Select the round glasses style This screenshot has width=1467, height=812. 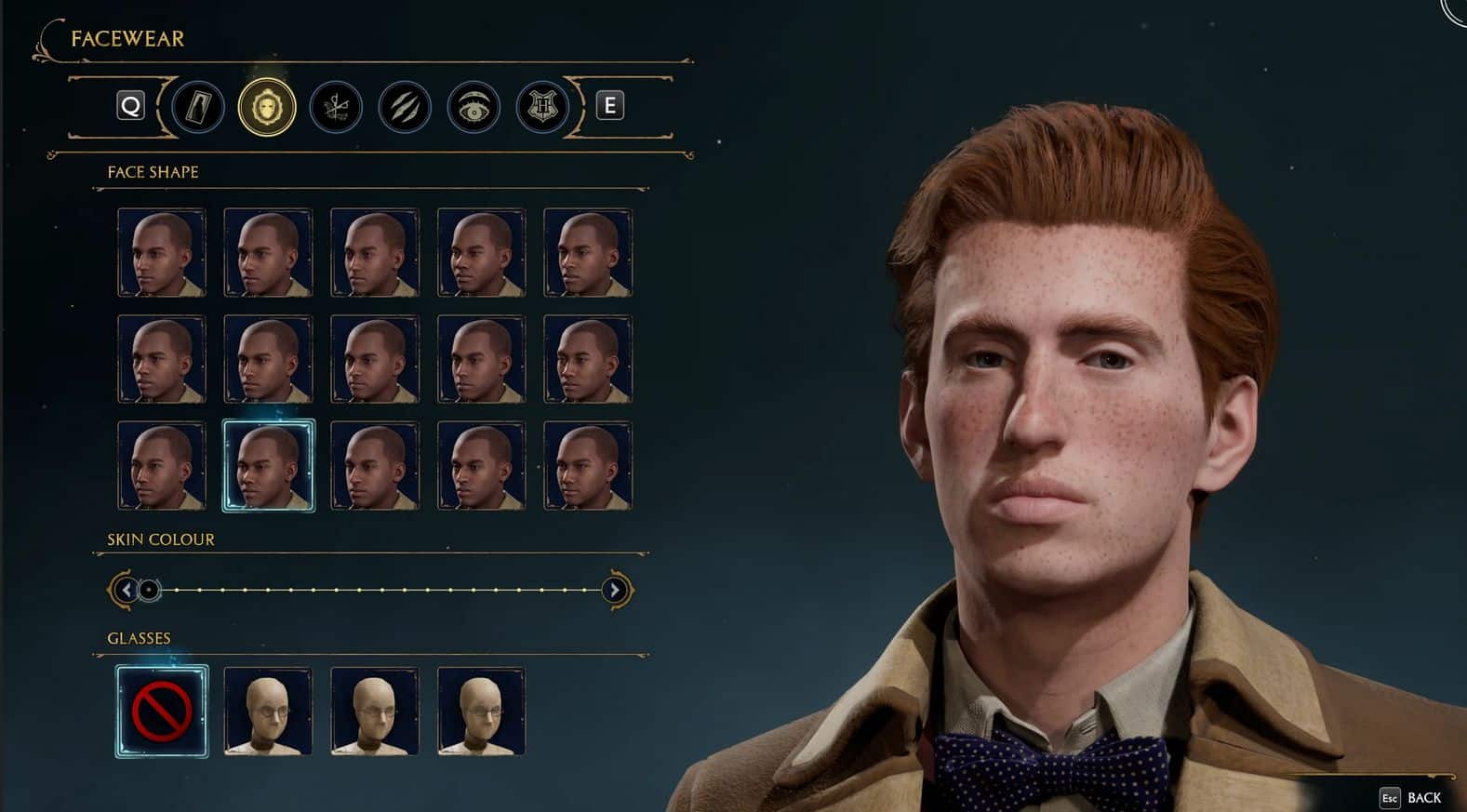[x=268, y=710]
